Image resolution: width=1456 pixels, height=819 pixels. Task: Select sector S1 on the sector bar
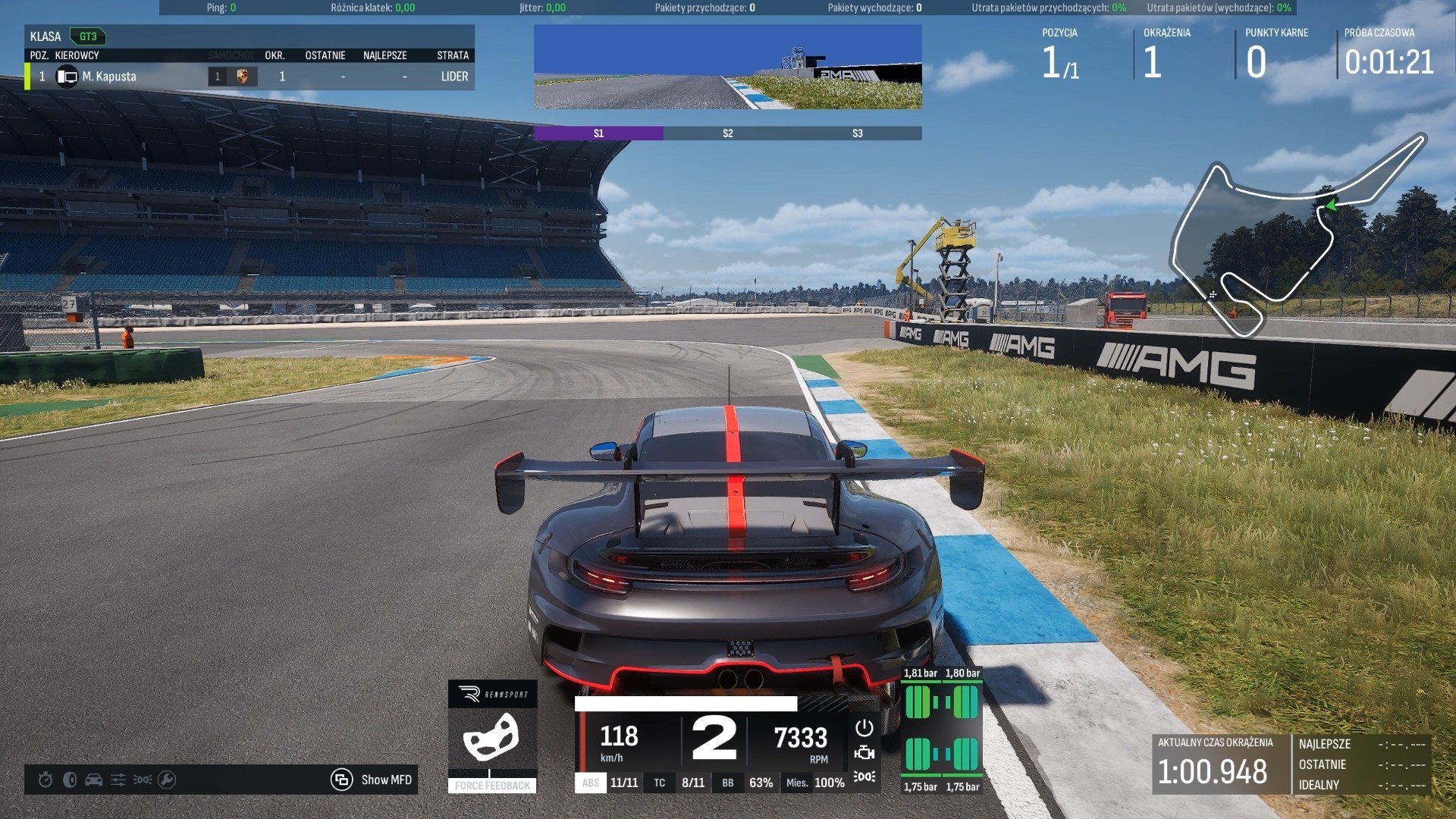(x=598, y=133)
